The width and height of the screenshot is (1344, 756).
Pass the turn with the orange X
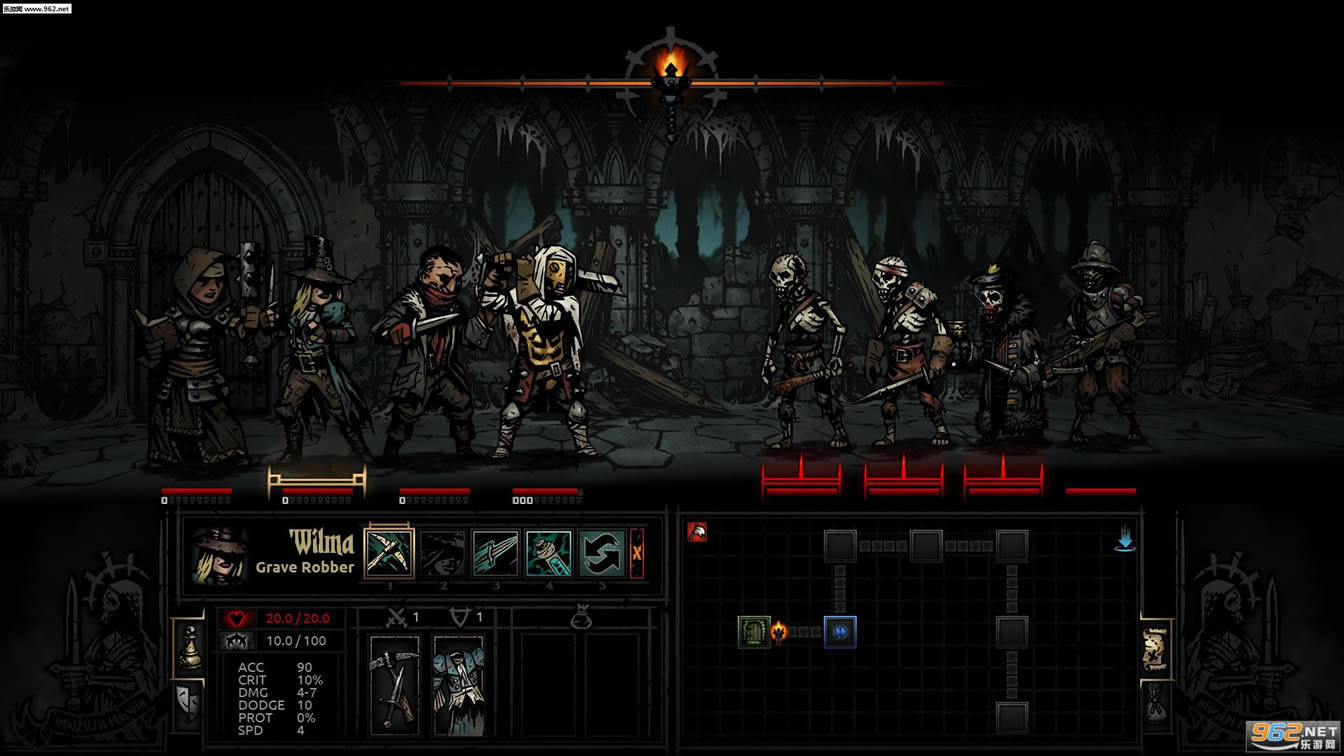tap(637, 553)
